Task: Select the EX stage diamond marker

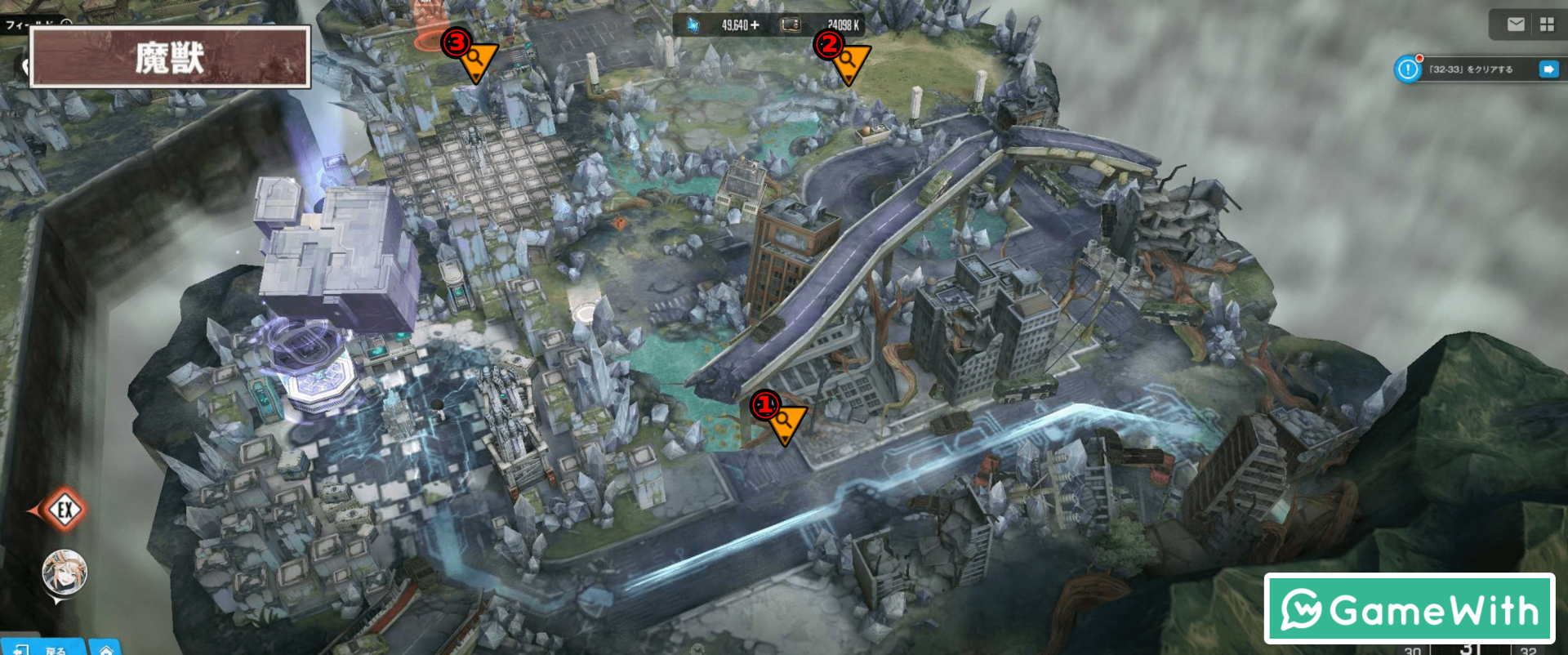Action: 65,510
